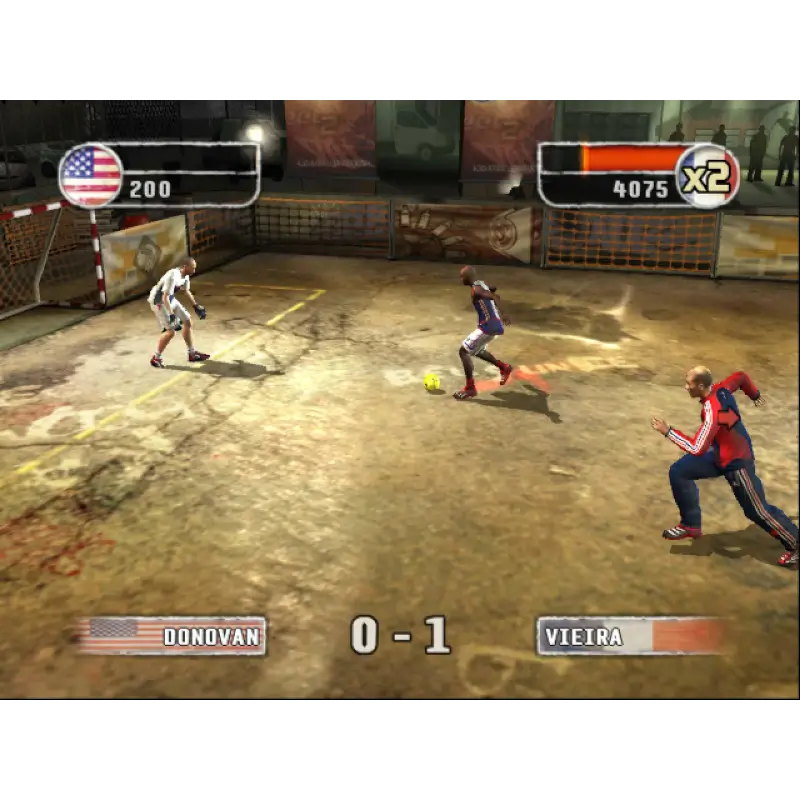
Task: Select the Vieira player name plate
Action: tap(631, 636)
